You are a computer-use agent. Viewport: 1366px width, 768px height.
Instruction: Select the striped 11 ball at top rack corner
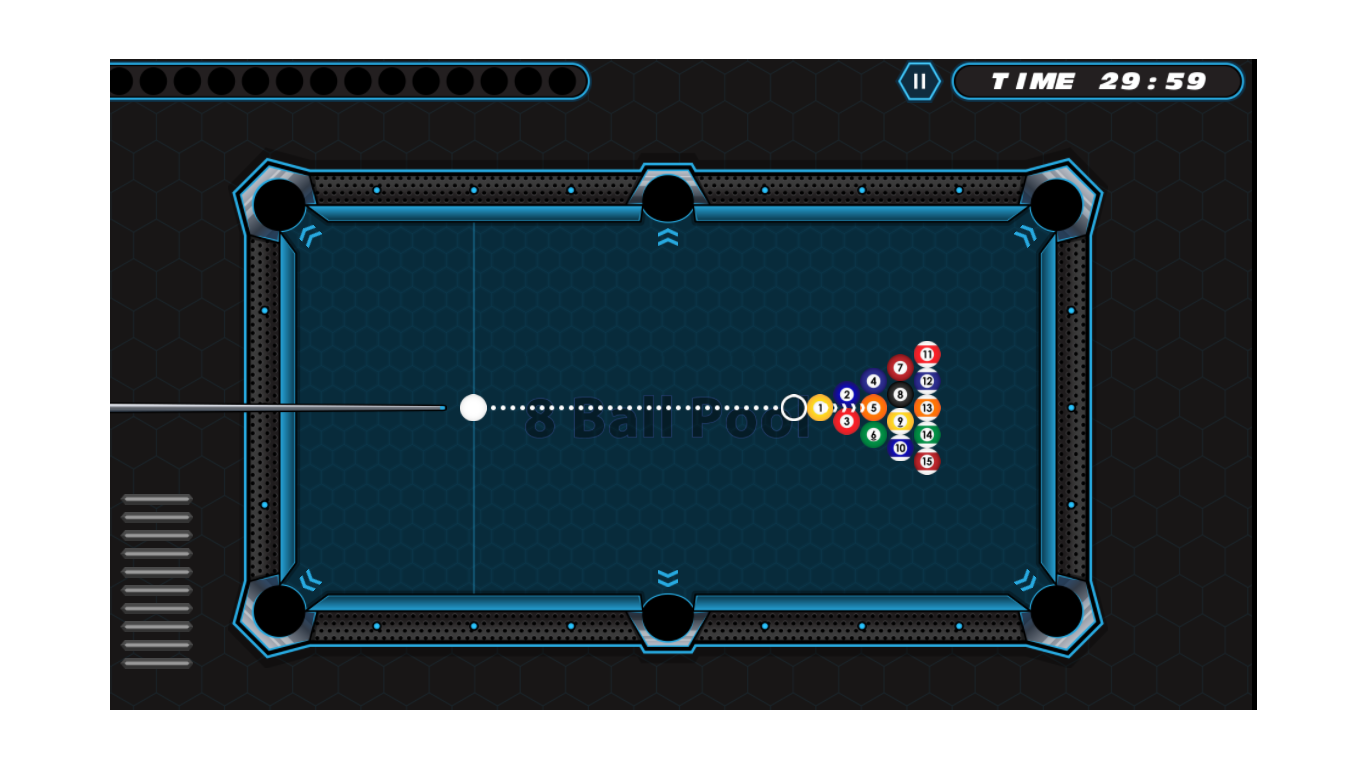coord(925,354)
